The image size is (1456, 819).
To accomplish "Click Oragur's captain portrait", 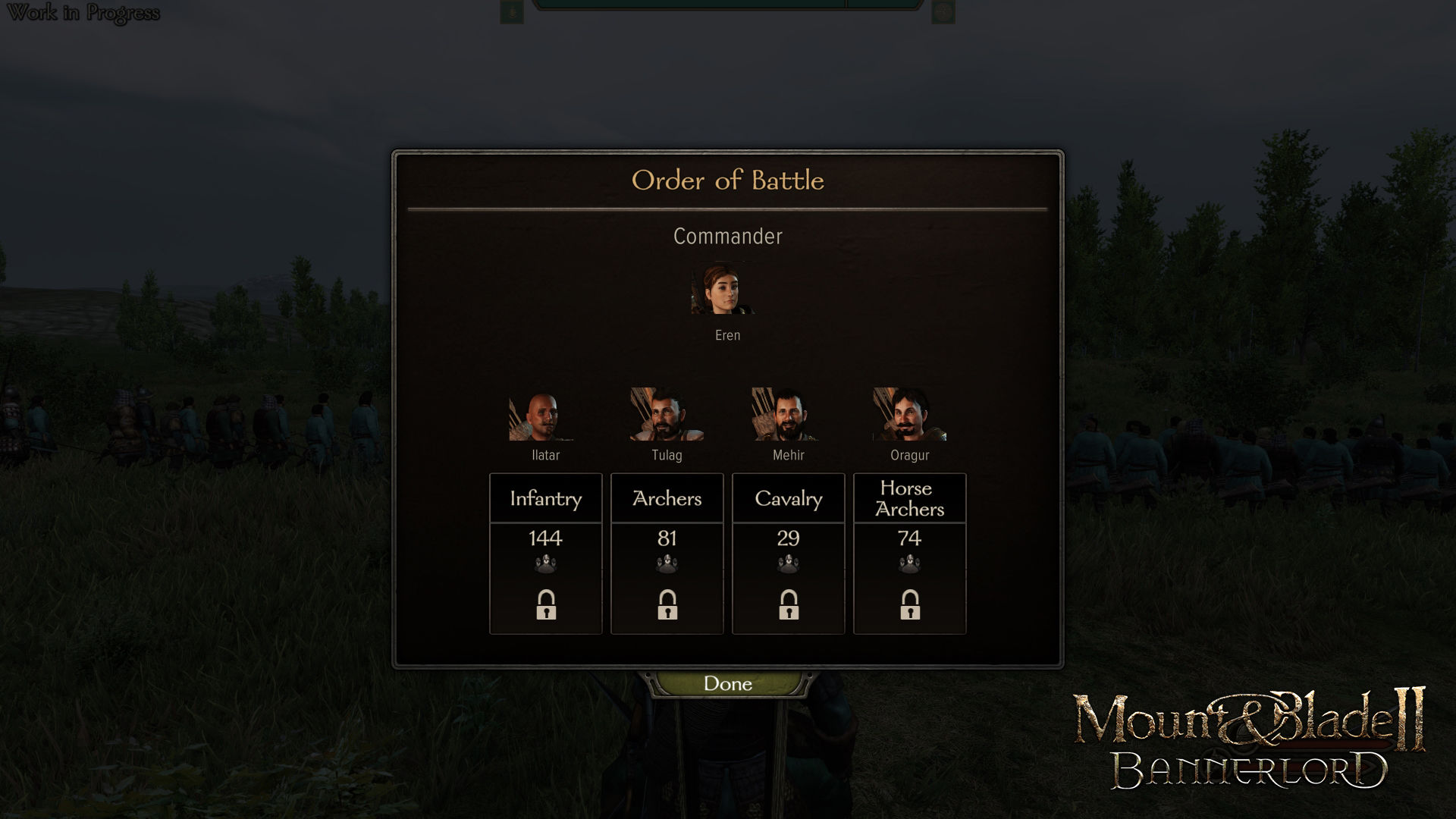I will tap(908, 413).
